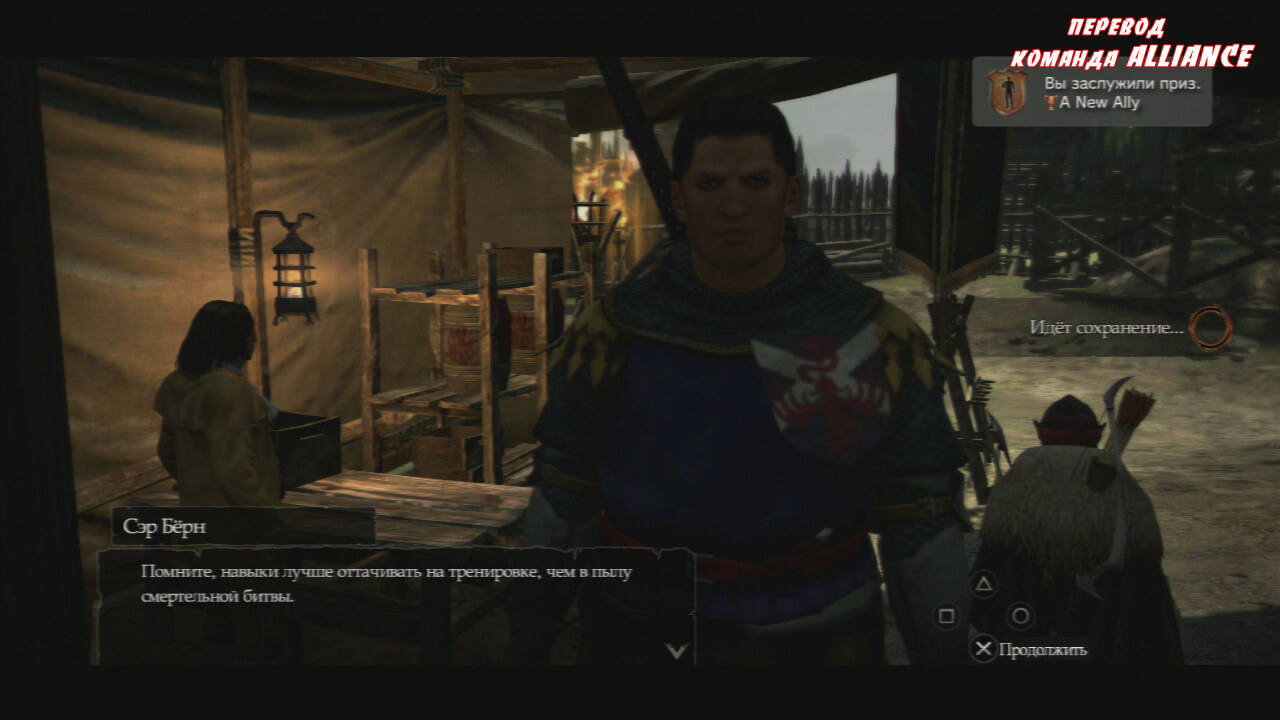Click the ALLIANCE translation team watermark
Image resolution: width=1280 pixels, height=720 pixels.
pos(1131,44)
